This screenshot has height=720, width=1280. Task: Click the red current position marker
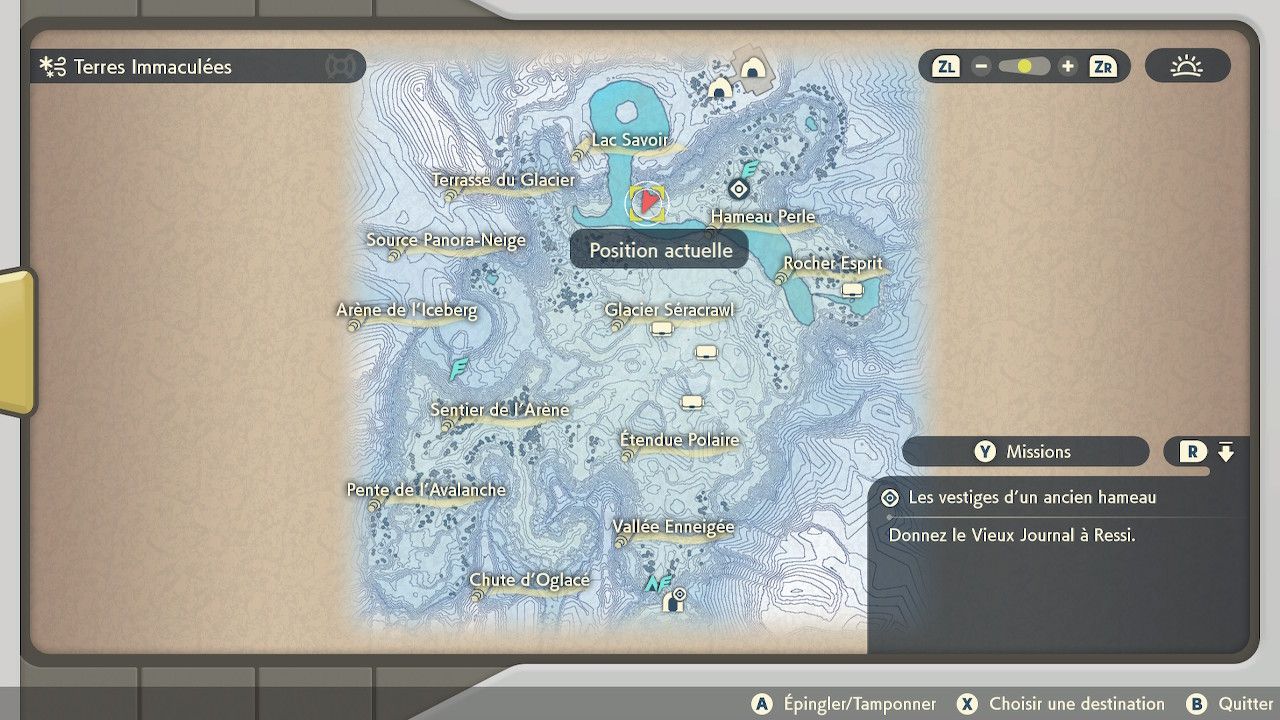[x=648, y=203]
